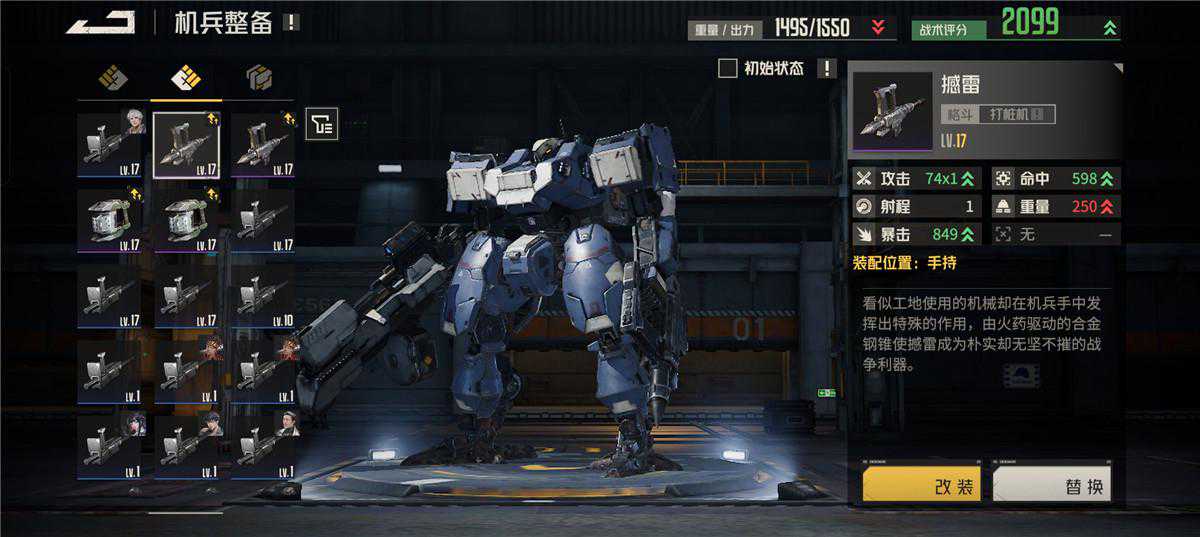The image size is (1200, 537).
Task: Open the 打桩机 weapon type tag
Action: [x=1015, y=114]
